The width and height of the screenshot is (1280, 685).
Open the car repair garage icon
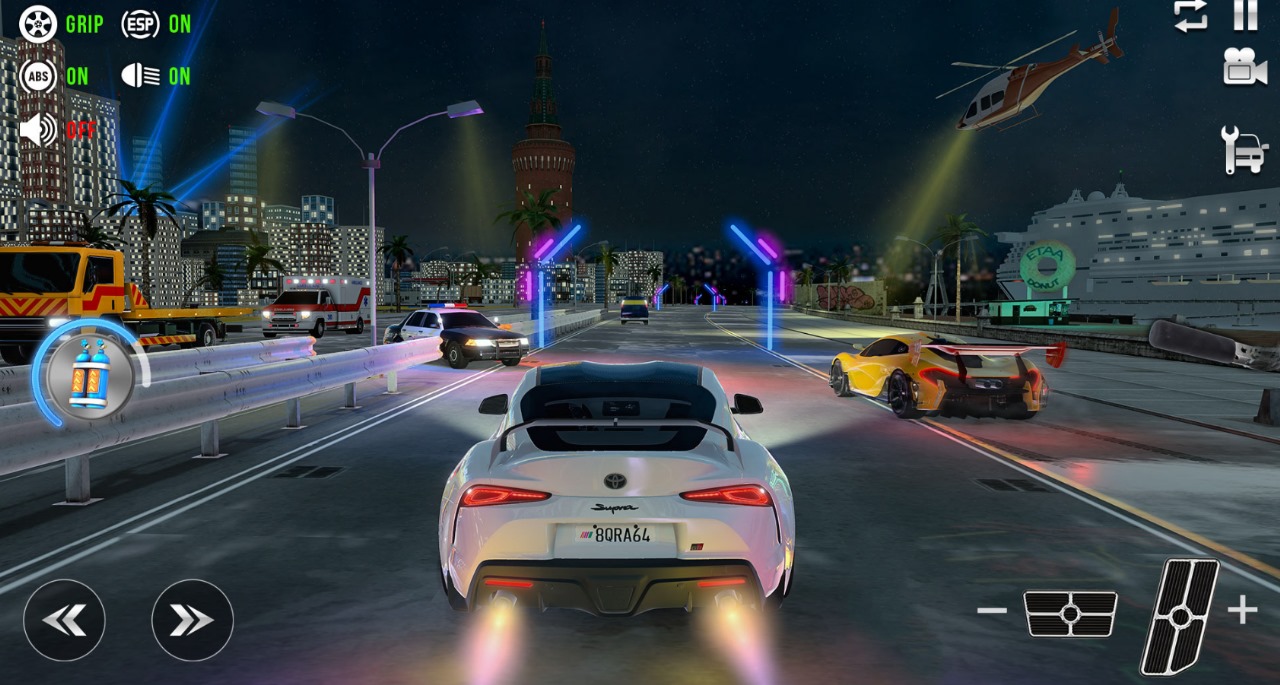(1244, 150)
